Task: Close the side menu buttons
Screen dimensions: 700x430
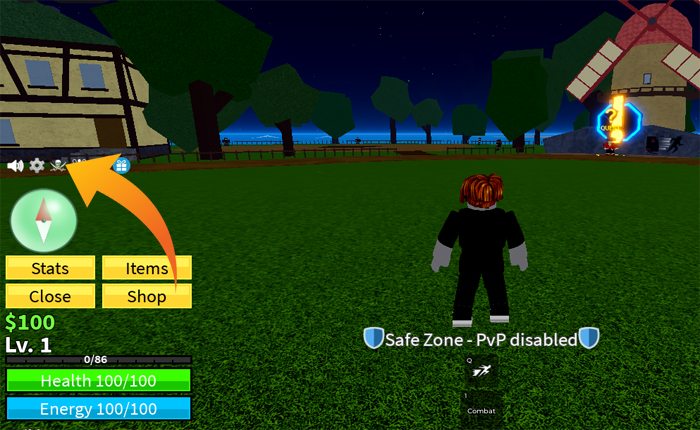Action: tap(50, 296)
